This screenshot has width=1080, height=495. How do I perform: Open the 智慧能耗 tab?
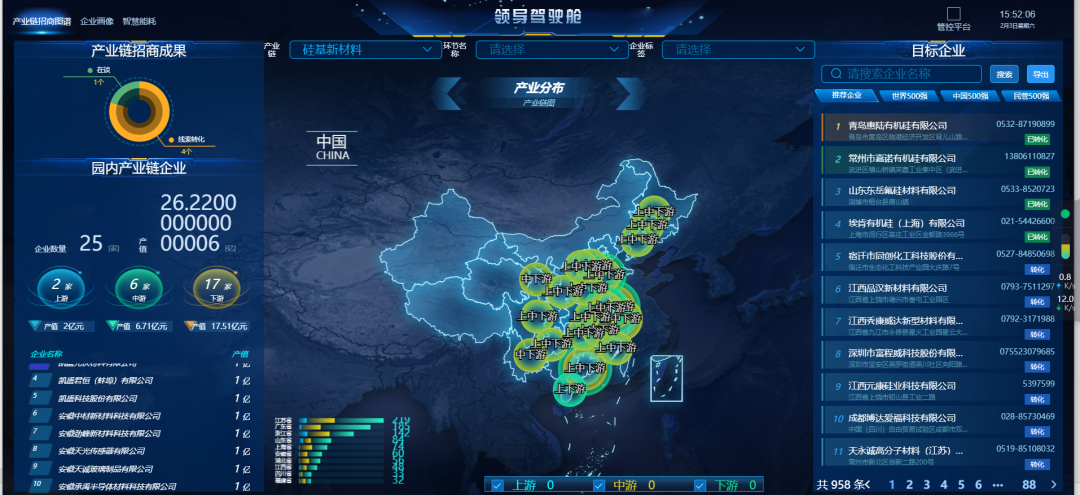pyautogui.click(x=139, y=21)
